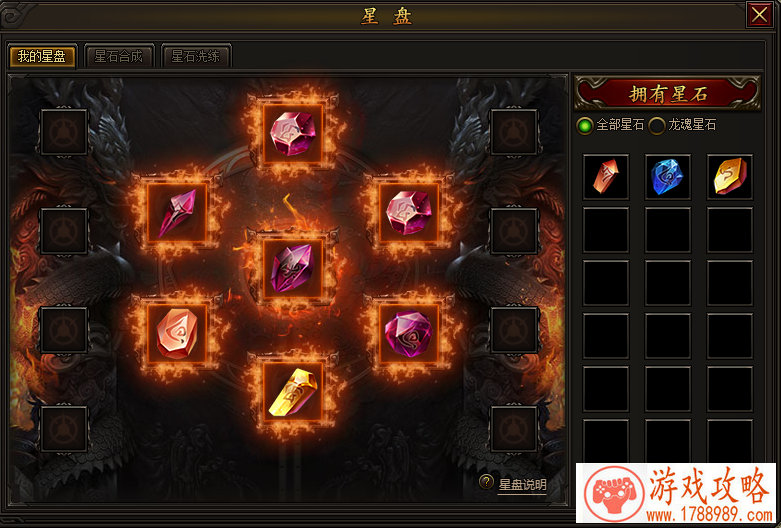Open the 星盘说明 help link

pyautogui.click(x=522, y=485)
